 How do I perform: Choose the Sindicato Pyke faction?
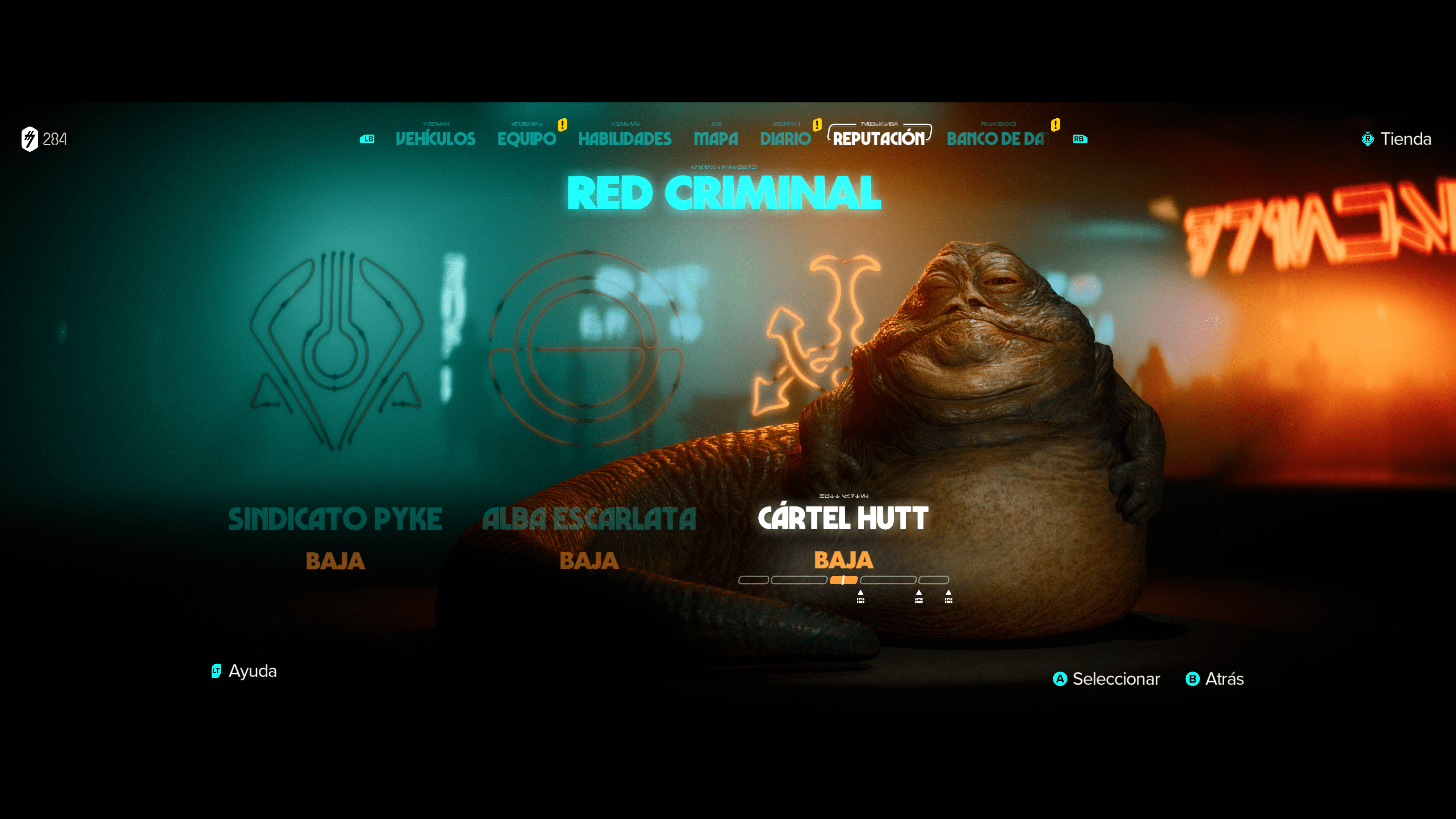tap(335, 519)
